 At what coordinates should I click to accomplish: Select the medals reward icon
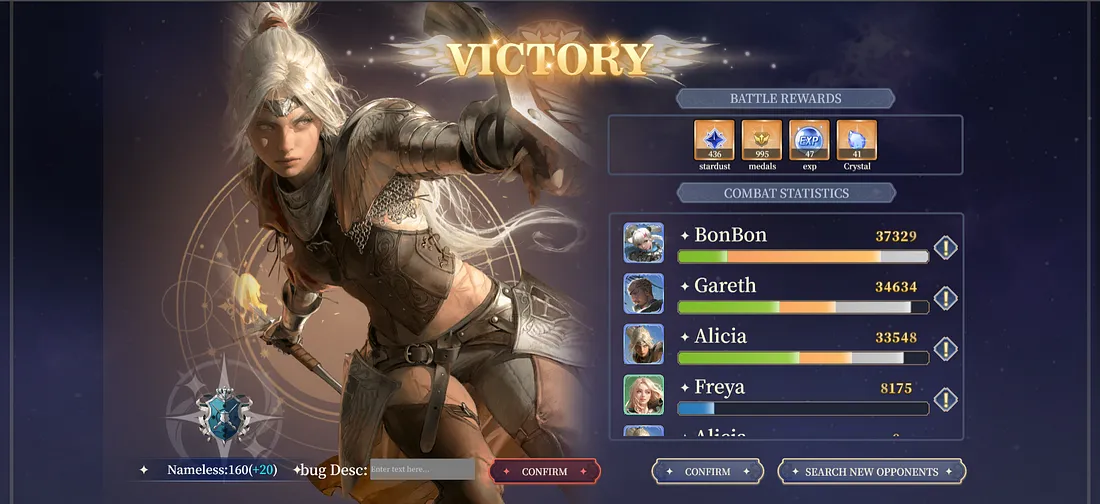762,140
